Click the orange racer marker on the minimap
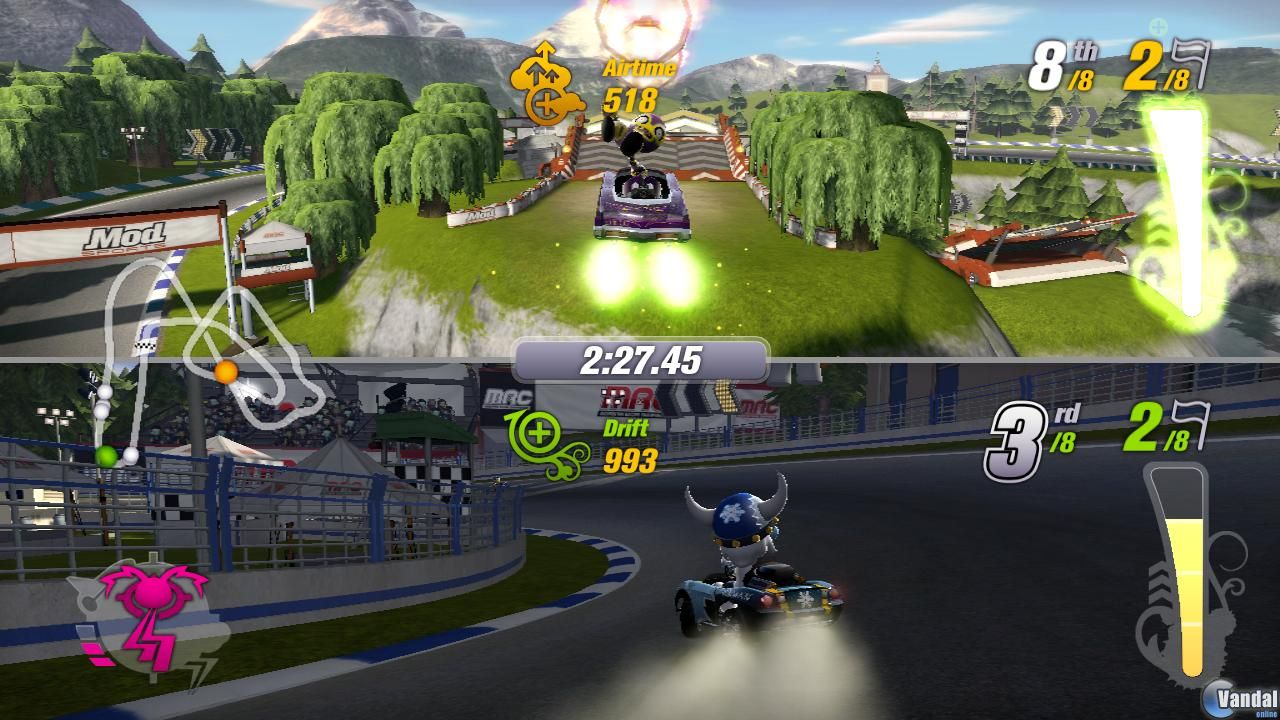Image resolution: width=1280 pixels, height=720 pixels. pyautogui.click(x=226, y=372)
